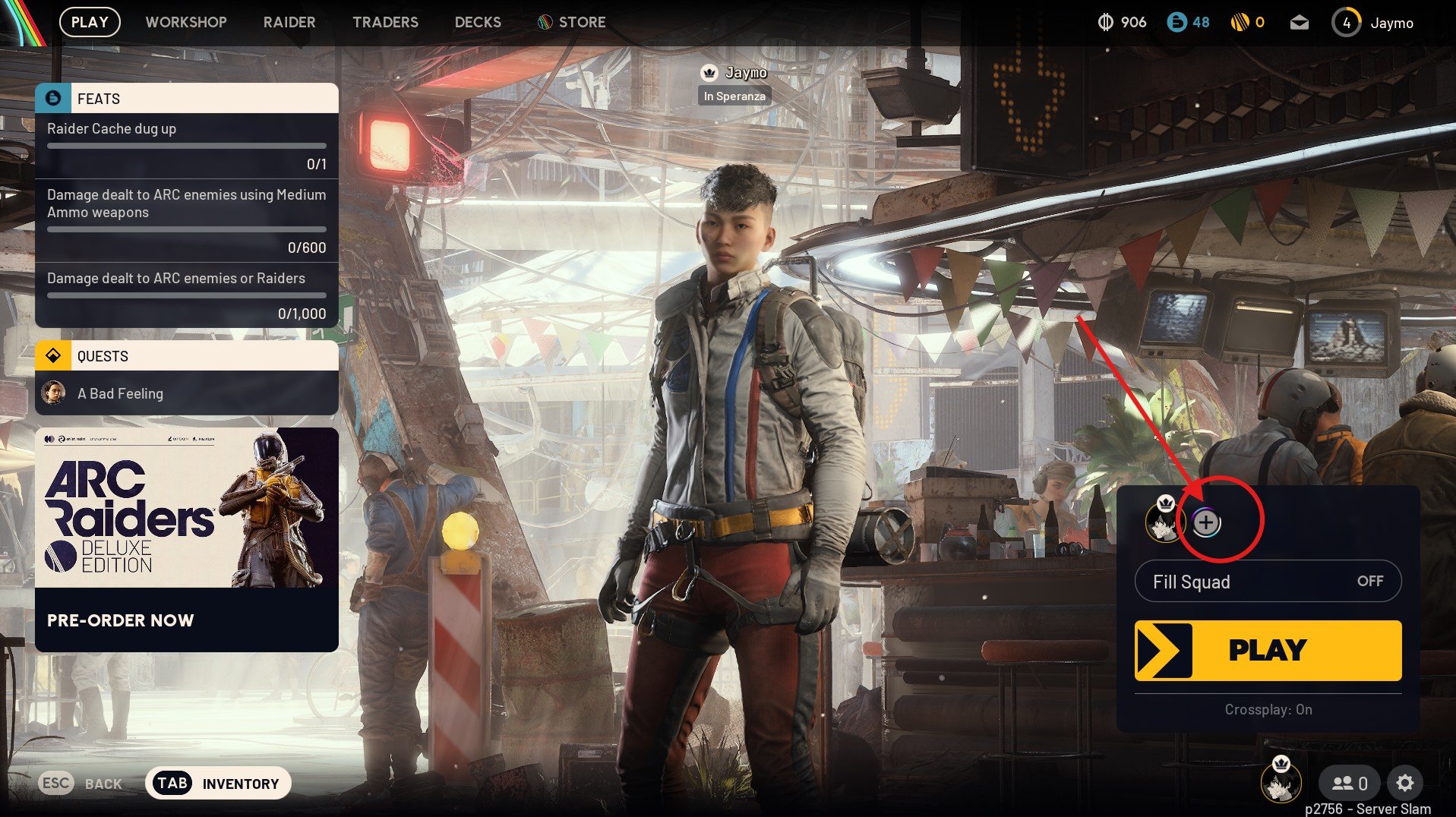Open the Raider tab
The width and height of the screenshot is (1456, 817).
289,22
